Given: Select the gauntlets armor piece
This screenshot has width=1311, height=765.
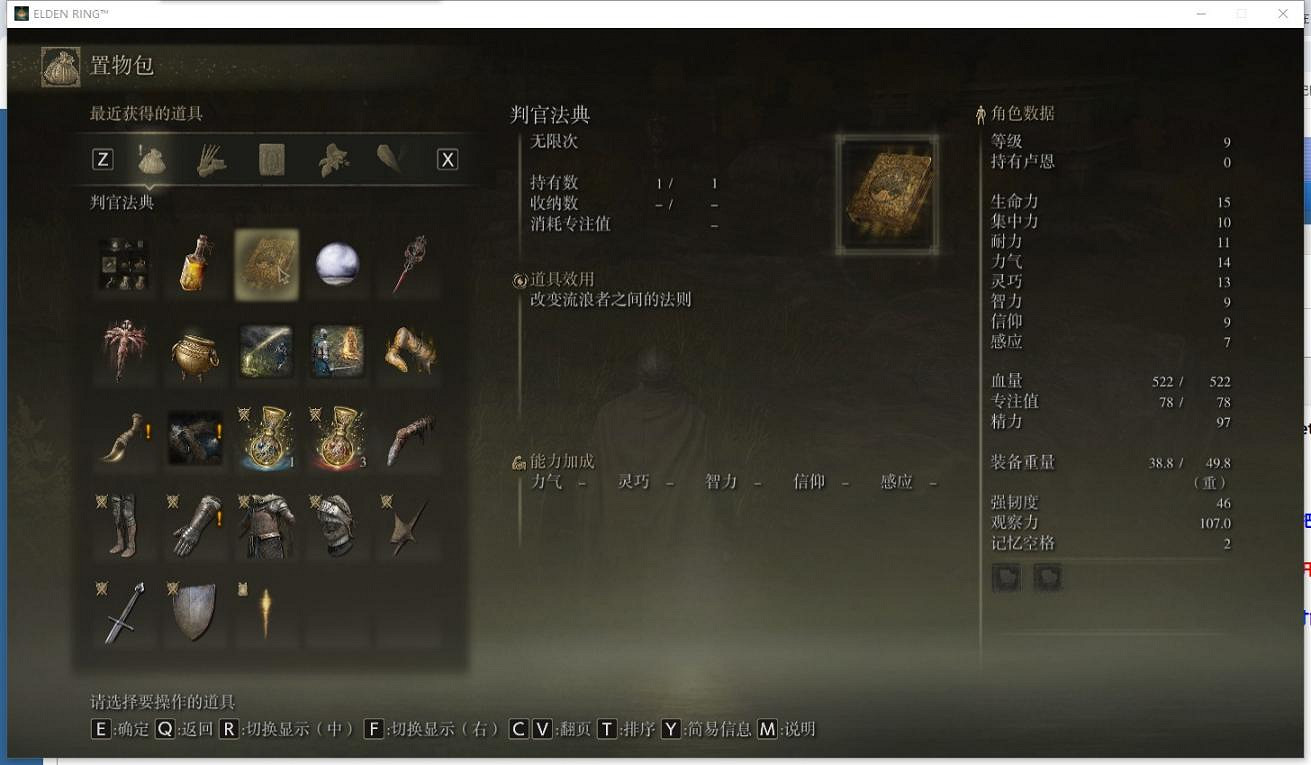Looking at the screenshot, I should [x=195, y=523].
